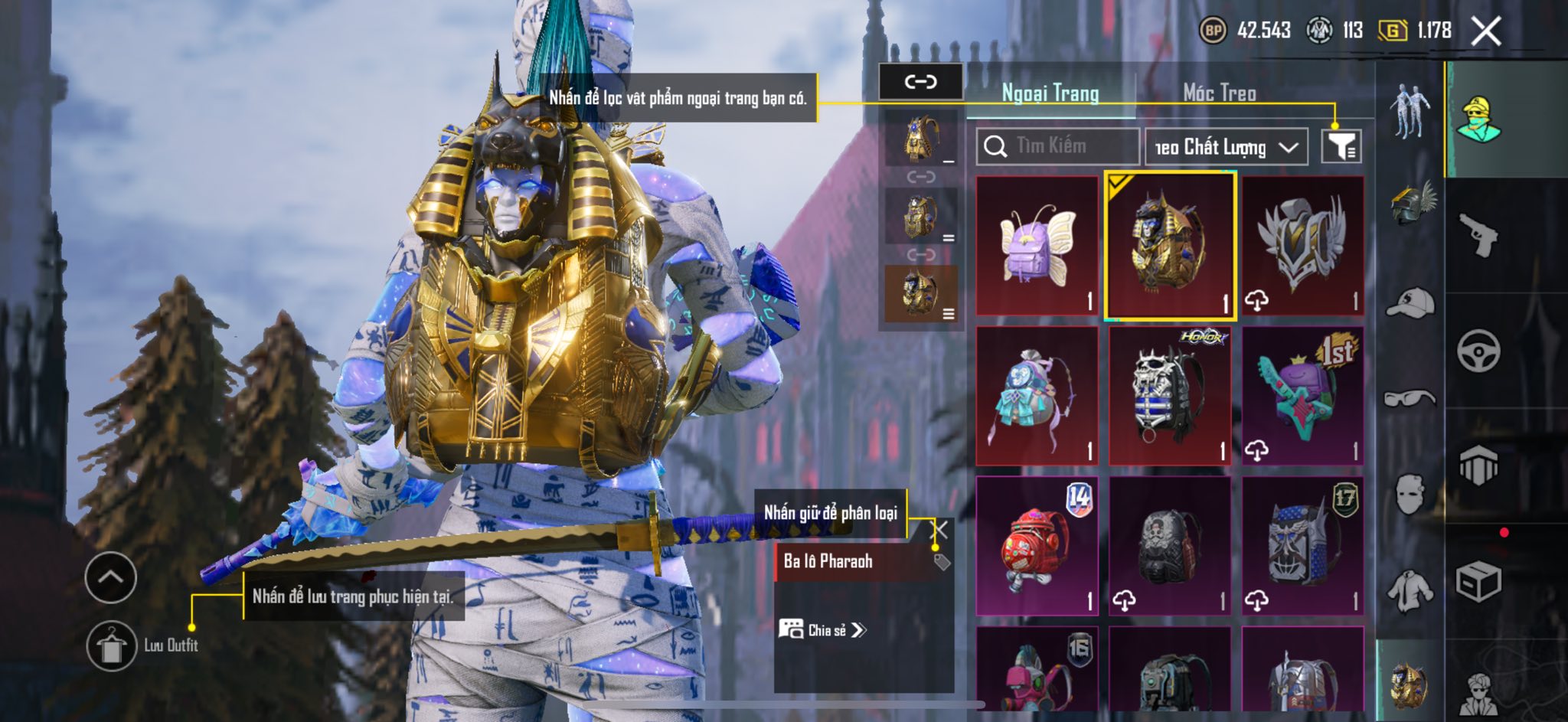The image size is (1568, 722).
Task: Close the inventory with the X button
Action: click(x=1486, y=31)
